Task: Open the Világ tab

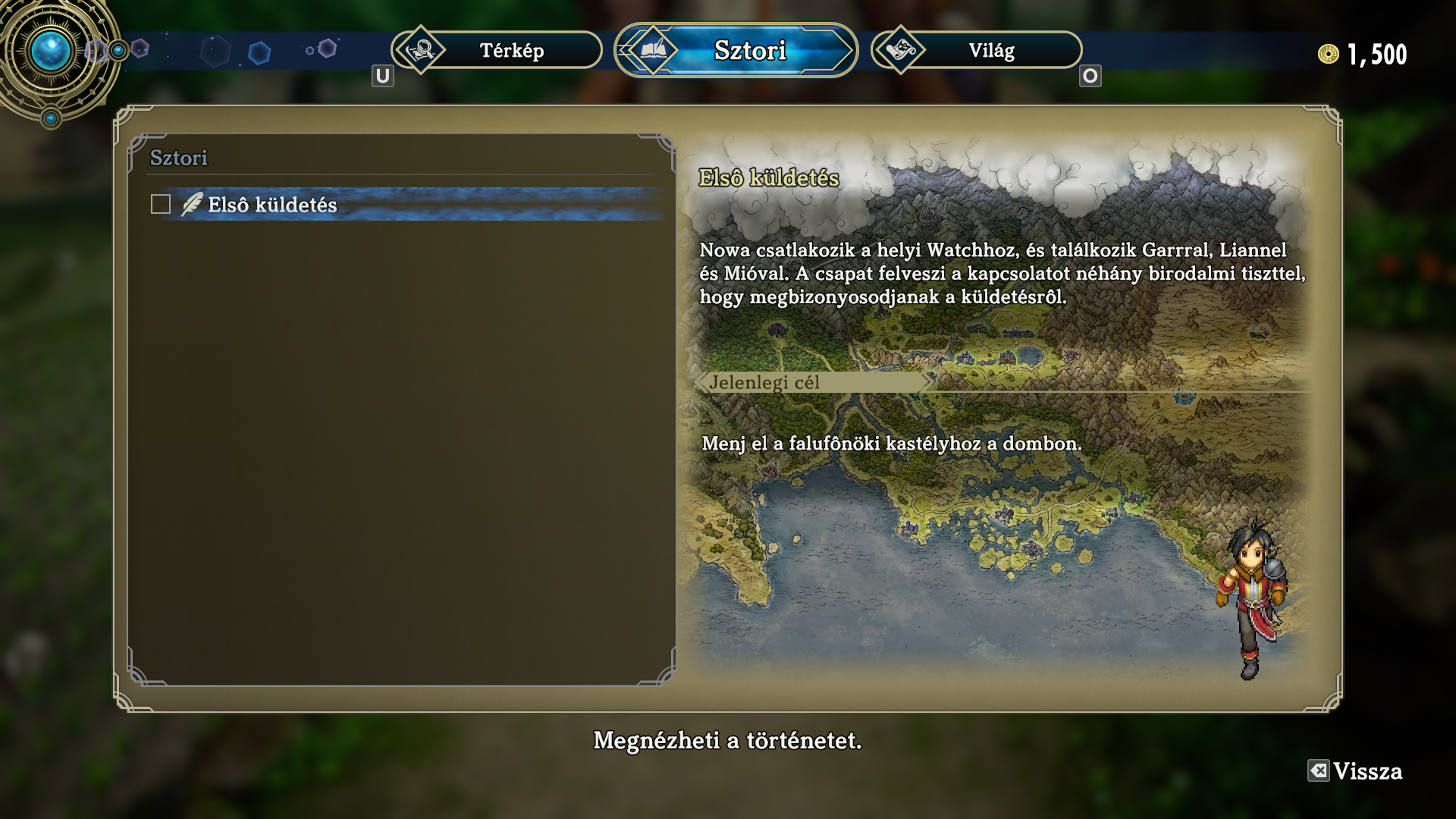Action: pos(977,51)
